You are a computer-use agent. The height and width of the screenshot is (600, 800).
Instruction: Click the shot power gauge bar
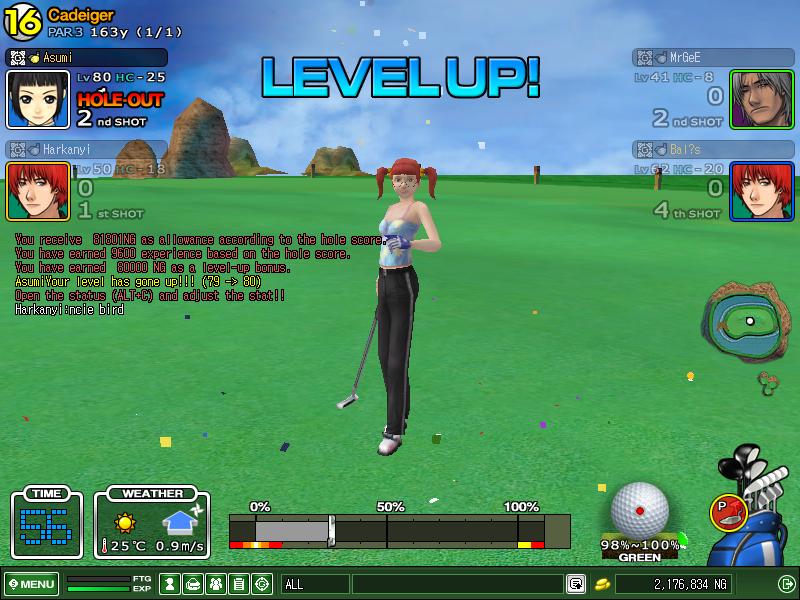pyautogui.click(x=399, y=530)
